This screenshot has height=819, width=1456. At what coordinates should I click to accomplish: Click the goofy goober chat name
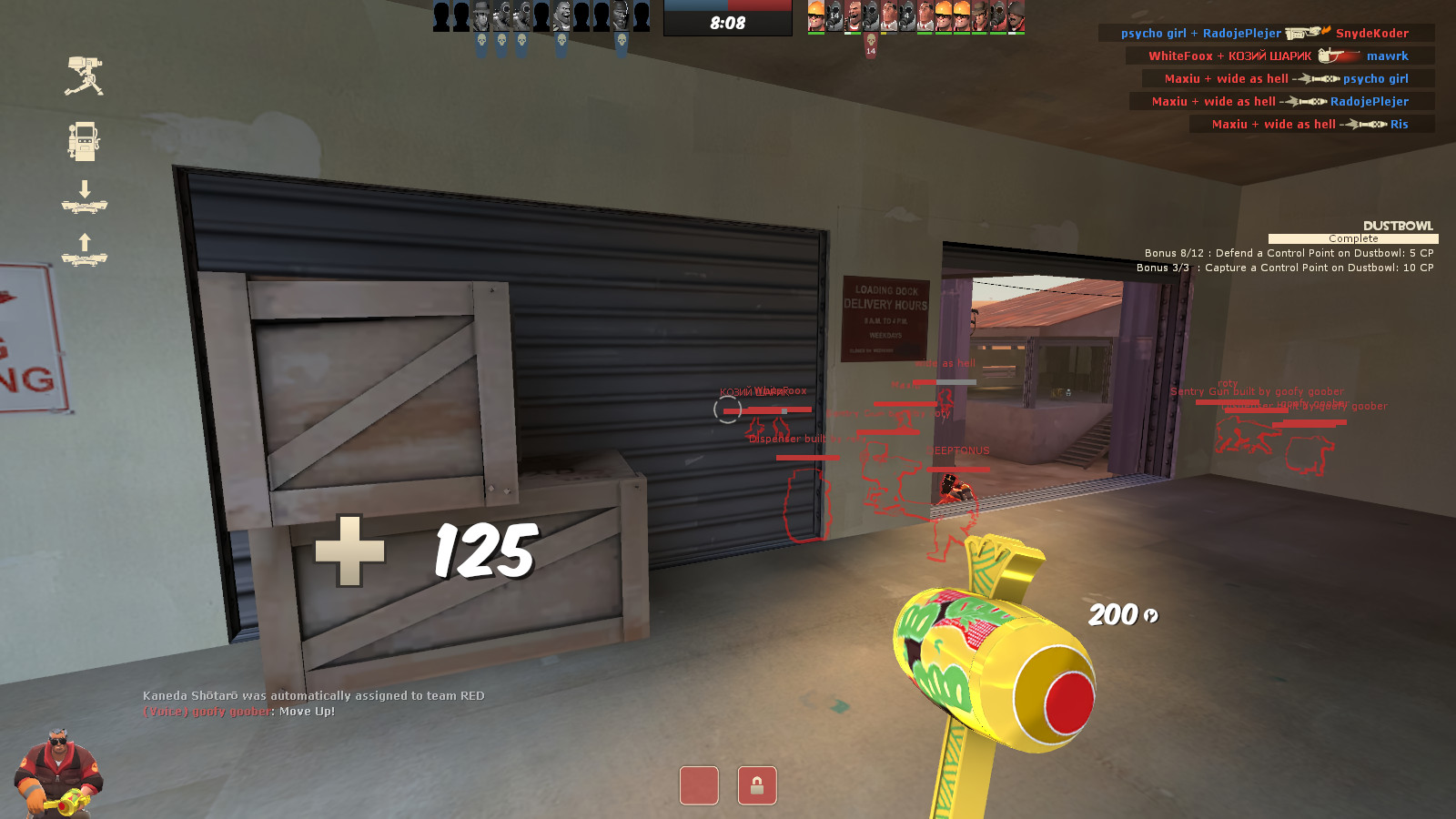click(229, 710)
